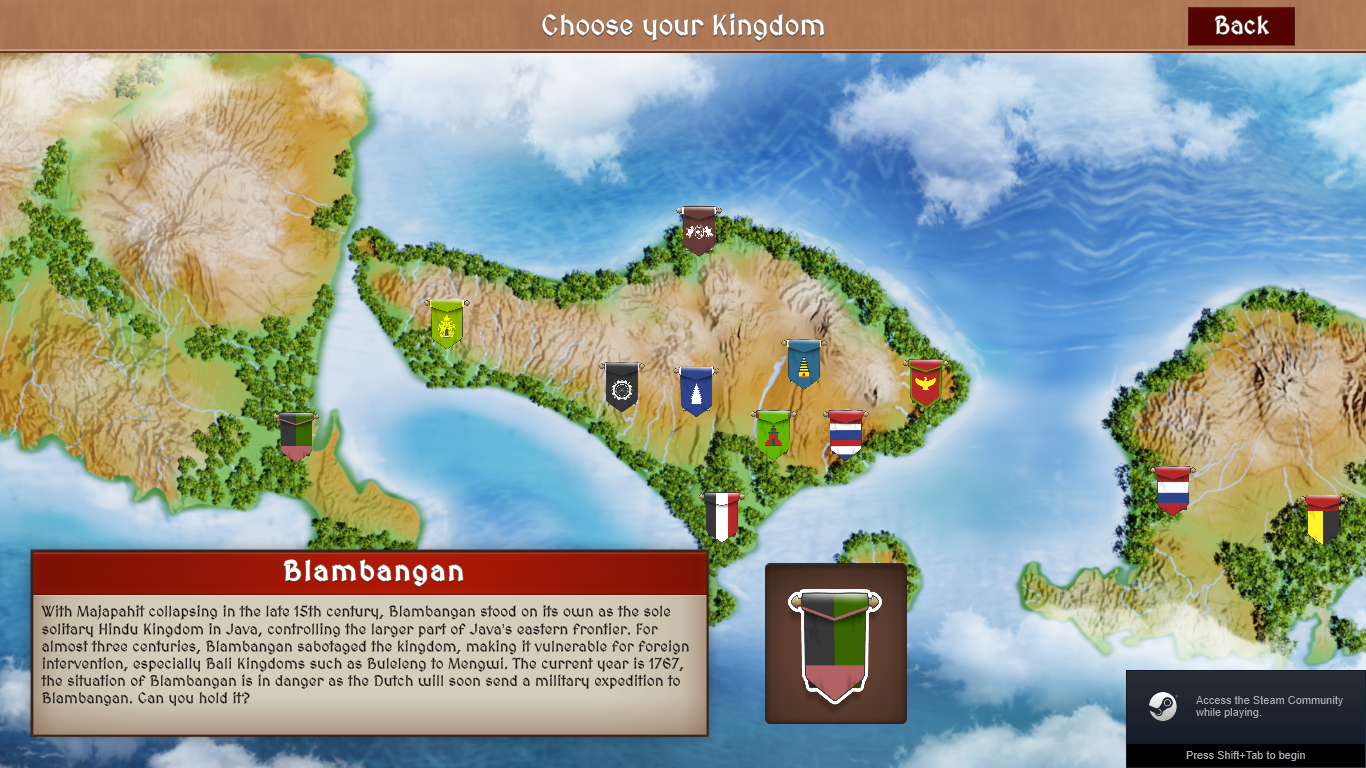Select the blue banner with white tree
The image size is (1366, 768).
(696, 391)
